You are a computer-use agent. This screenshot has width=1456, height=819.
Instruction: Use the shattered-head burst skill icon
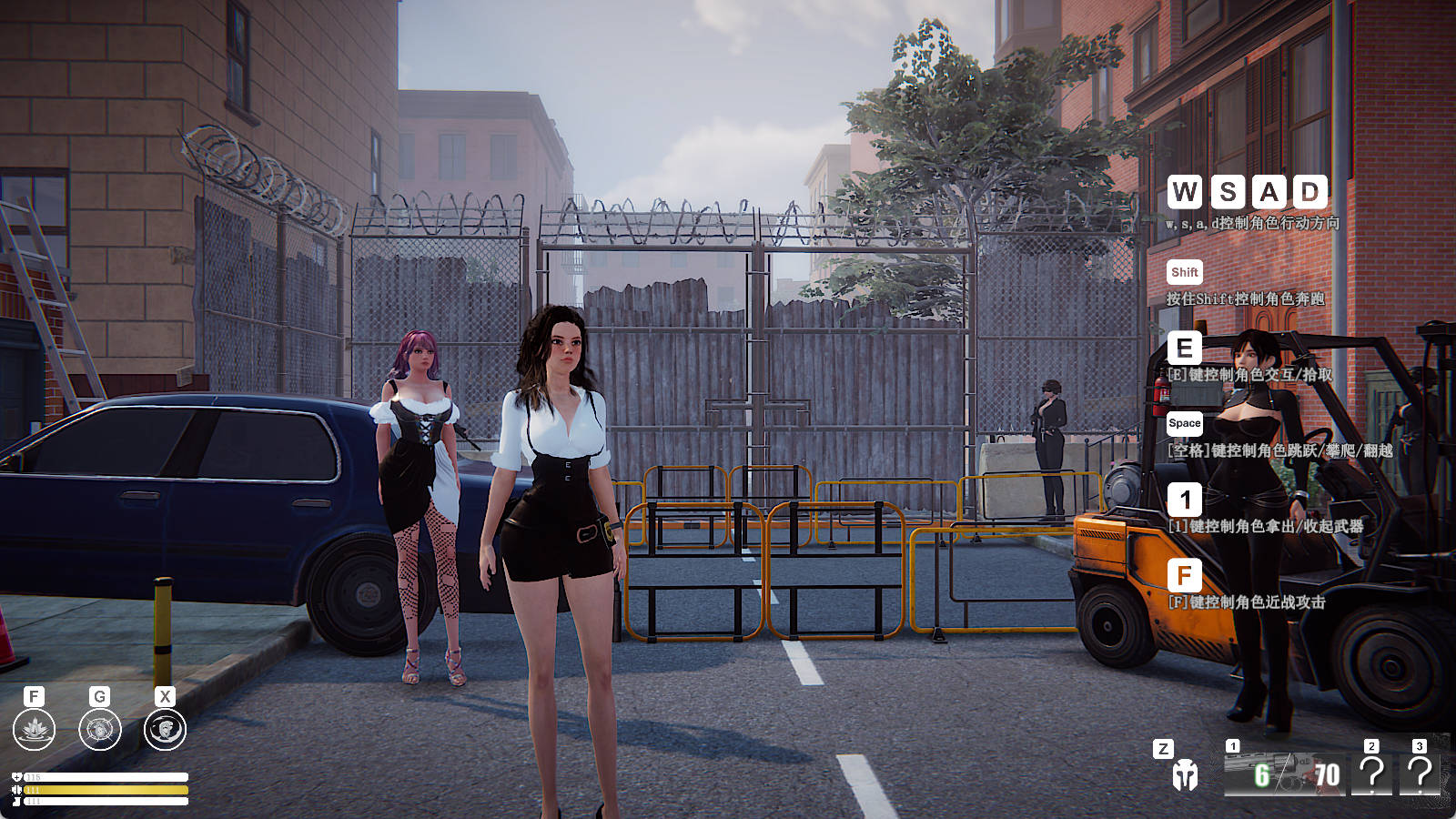pyautogui.click(x=100, y=730)
